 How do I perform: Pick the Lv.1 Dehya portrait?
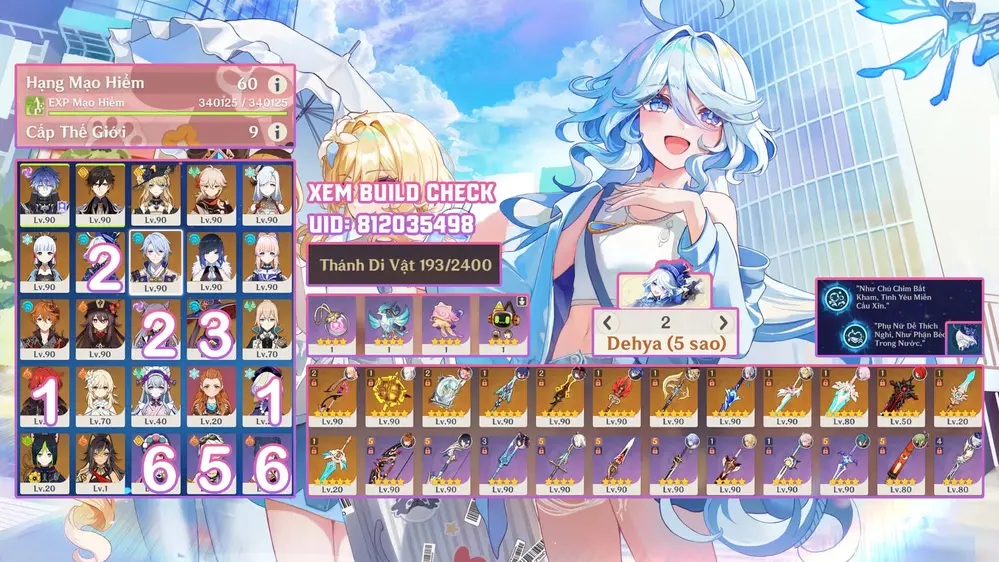tap(101, 462)
